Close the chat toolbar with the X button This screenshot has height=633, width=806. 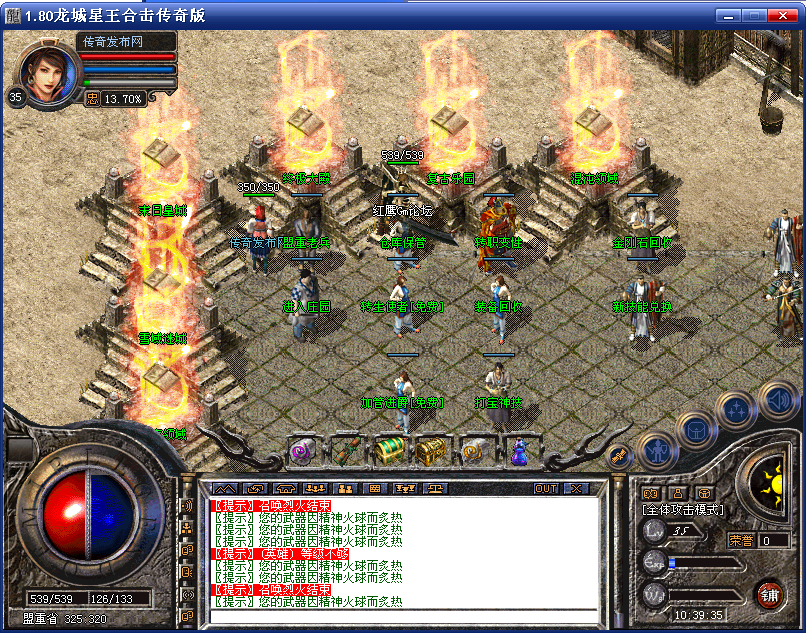pos(576,488)
